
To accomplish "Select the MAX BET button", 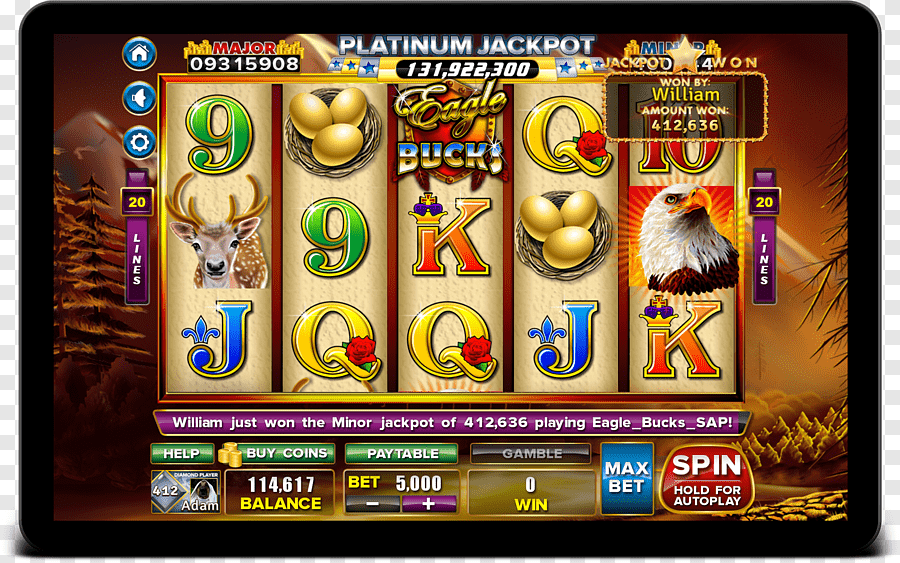I will 626,478.
